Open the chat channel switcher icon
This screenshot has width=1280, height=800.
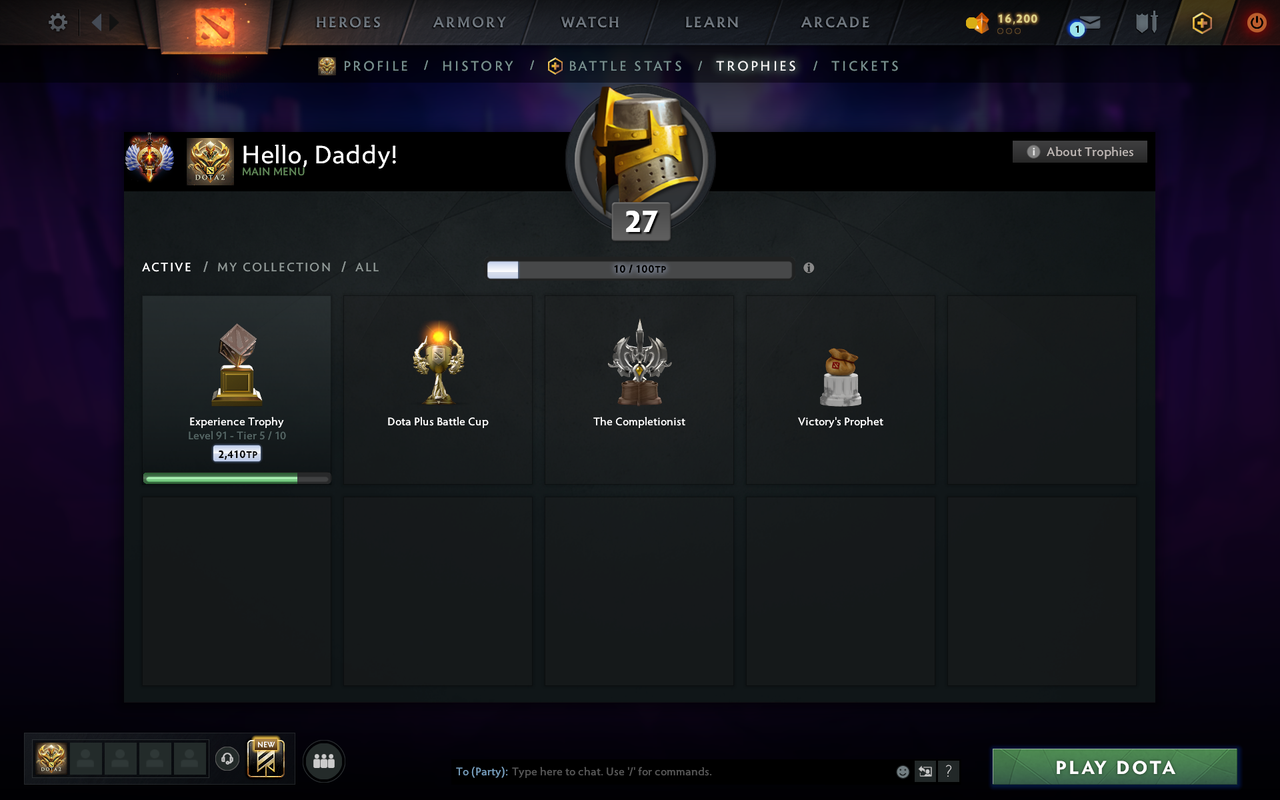click(x=925, y=771)
